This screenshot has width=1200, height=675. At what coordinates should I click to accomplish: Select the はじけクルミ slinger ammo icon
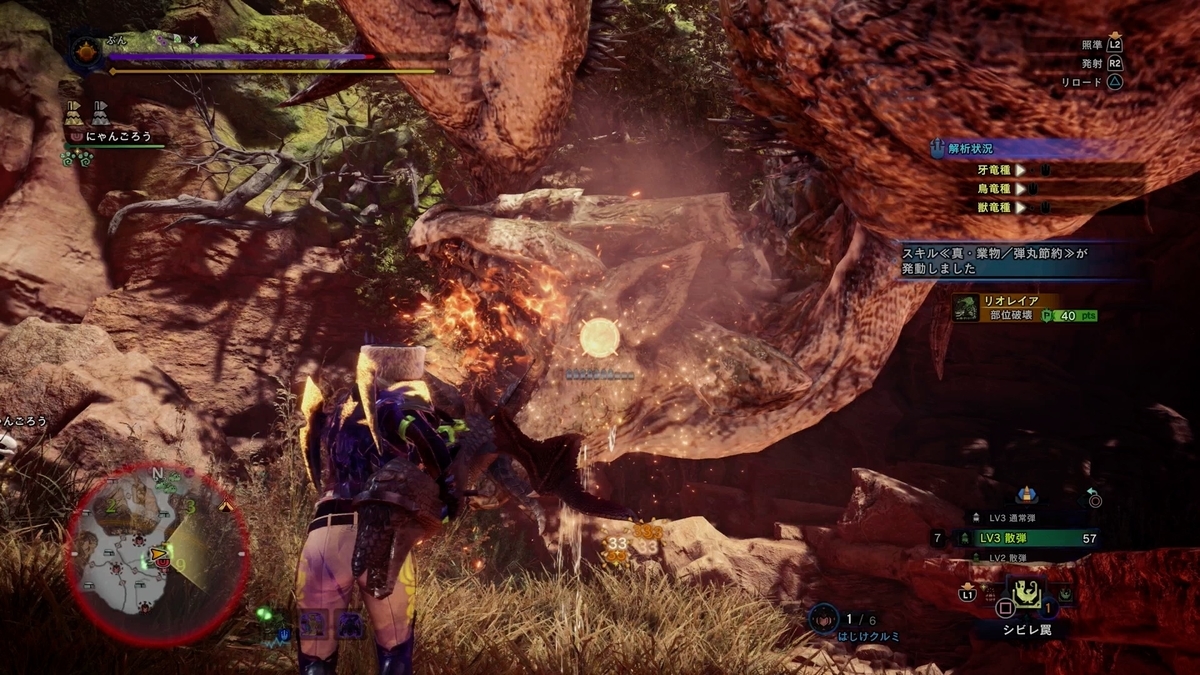824,620
